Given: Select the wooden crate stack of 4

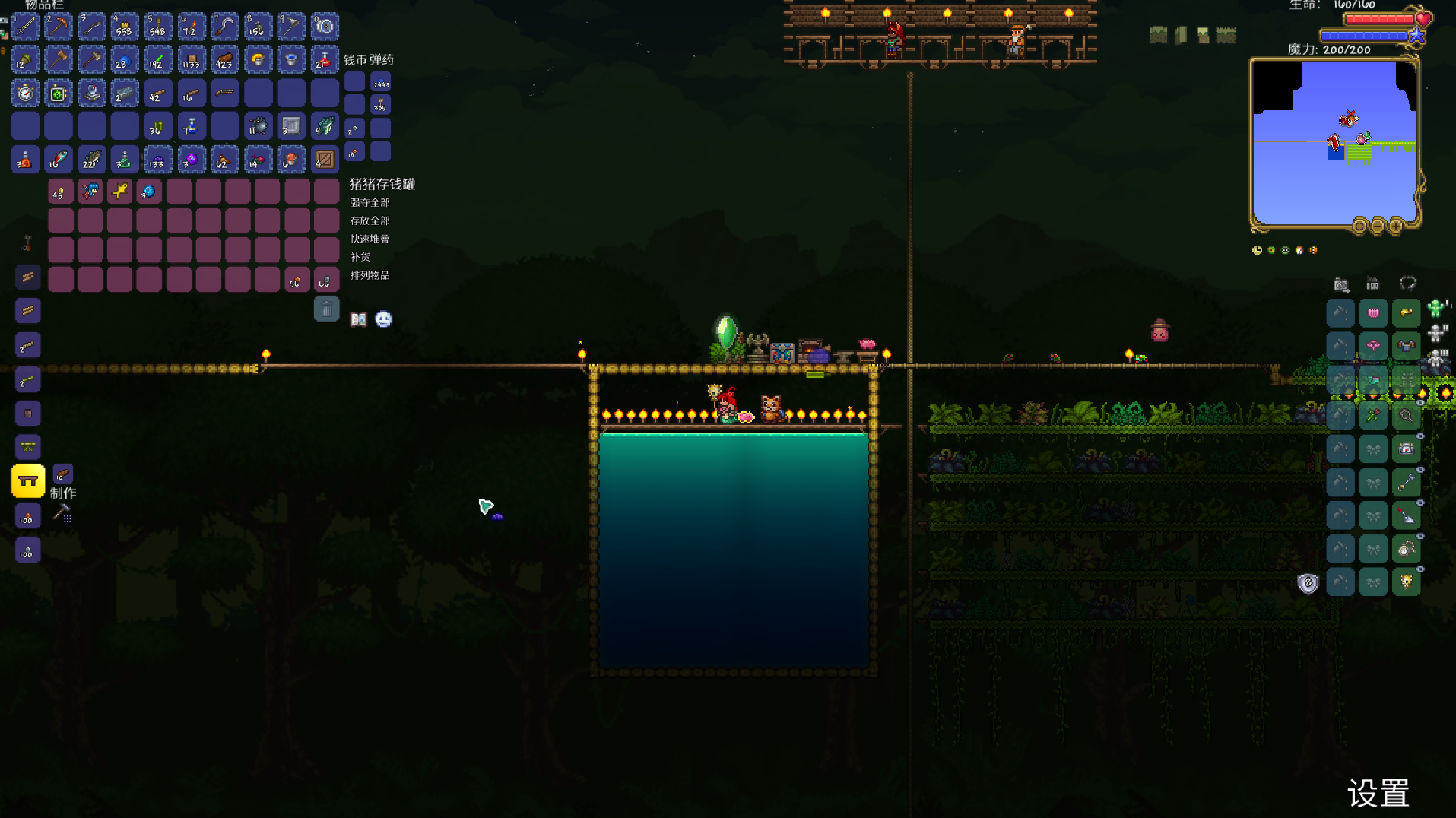Looking at the screenshot, I should click(x=325, y=160).
